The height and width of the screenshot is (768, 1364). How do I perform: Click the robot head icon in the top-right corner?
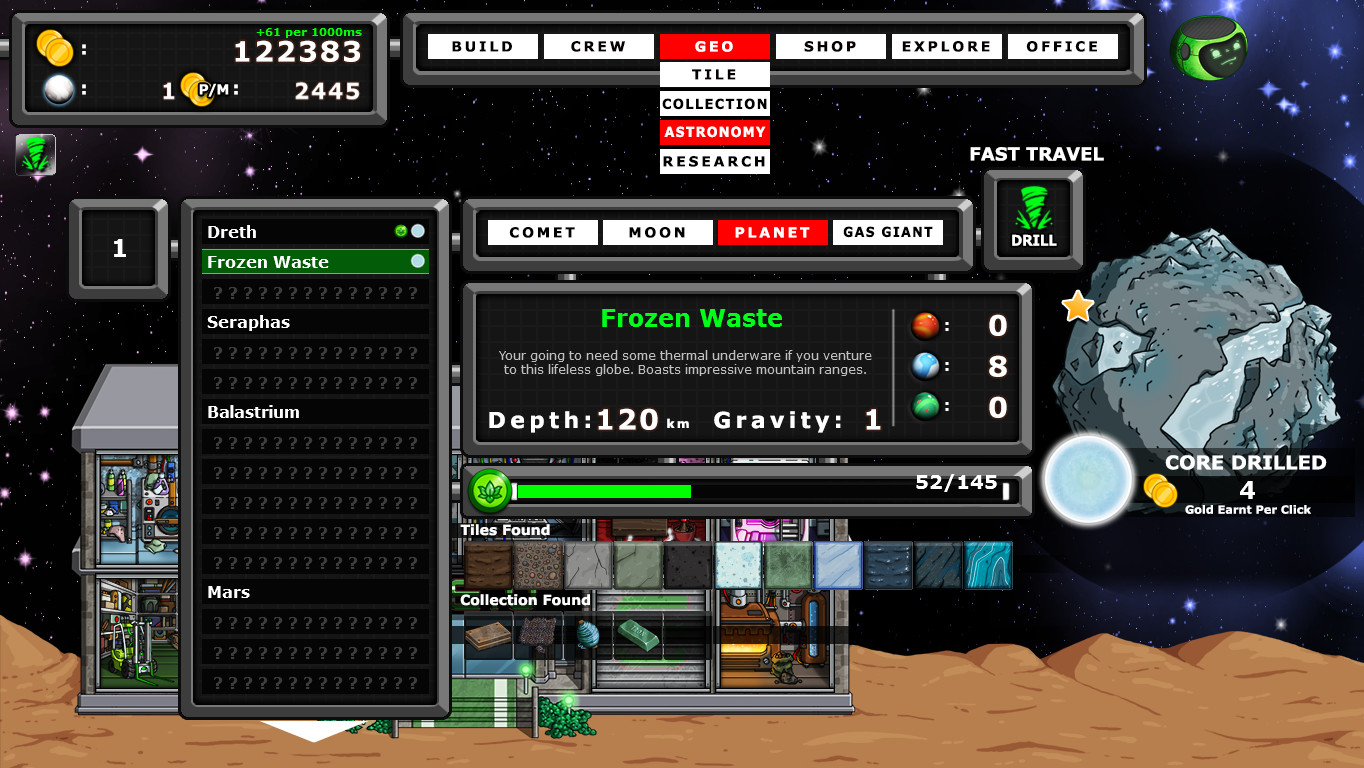[1208, 47]
